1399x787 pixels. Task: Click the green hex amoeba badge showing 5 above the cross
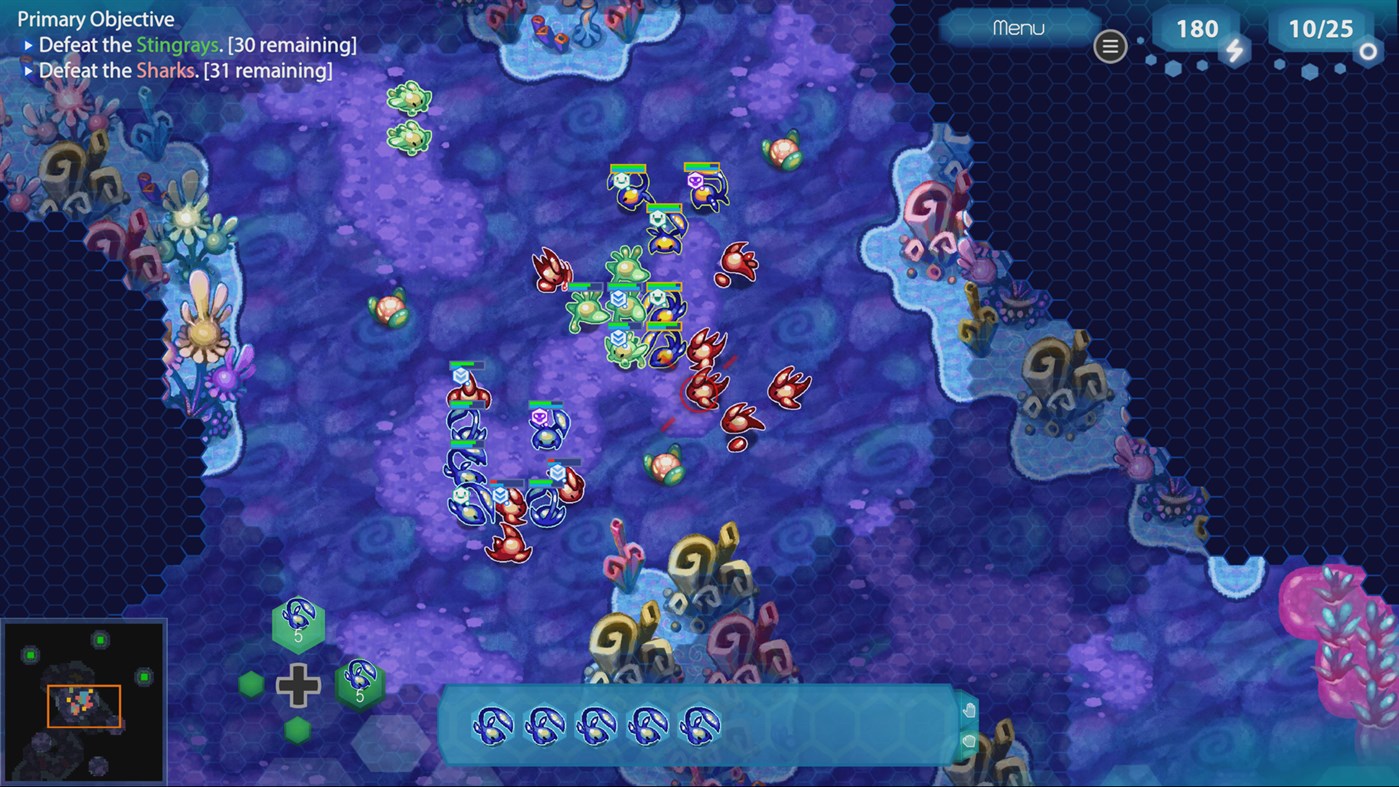(x=298, y=625)
